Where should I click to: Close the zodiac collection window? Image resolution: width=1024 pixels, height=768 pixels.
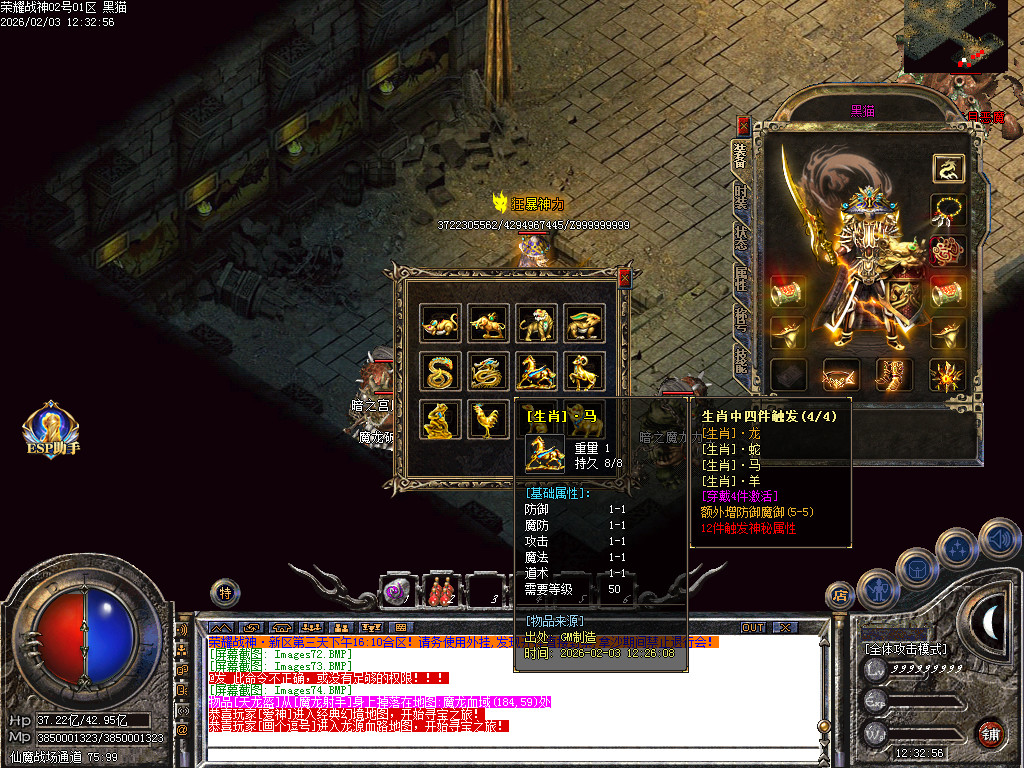click(625, 279)
